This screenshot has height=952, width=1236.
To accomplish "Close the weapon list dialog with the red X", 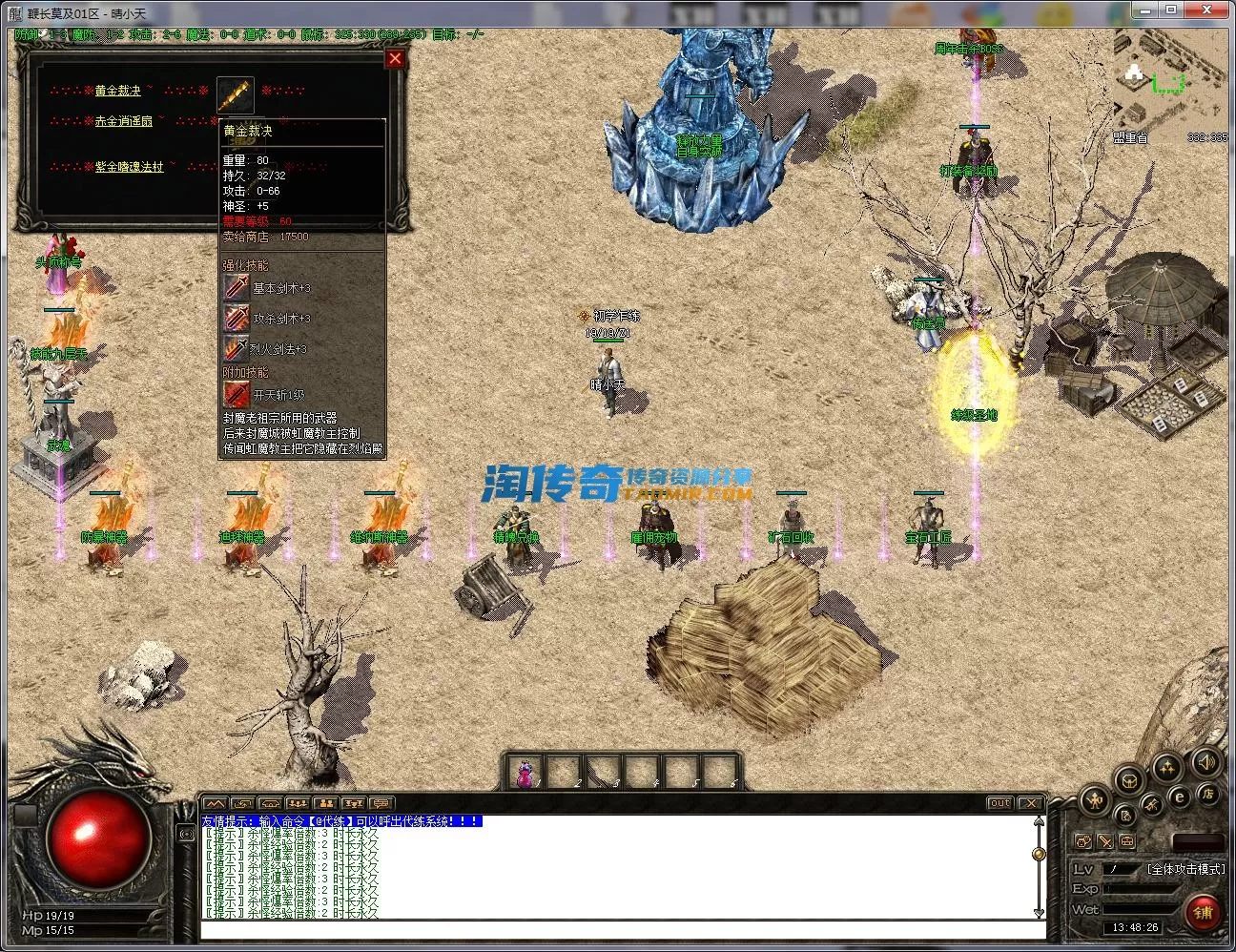I will pos(395,59).
